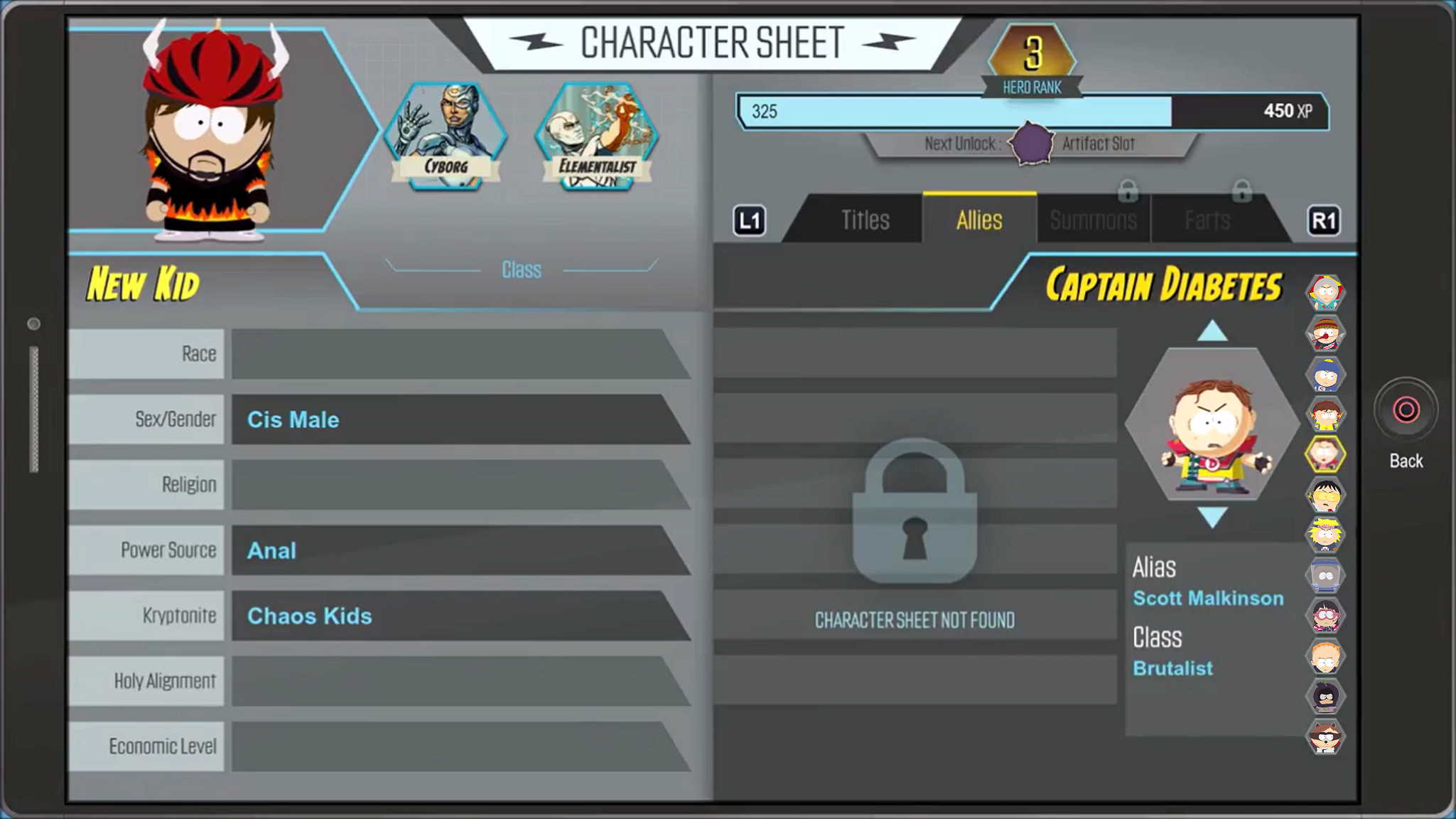Screen dimensions: 1456x819
Task: Choose The Coon ally portrait
Action: [1325, 737]
